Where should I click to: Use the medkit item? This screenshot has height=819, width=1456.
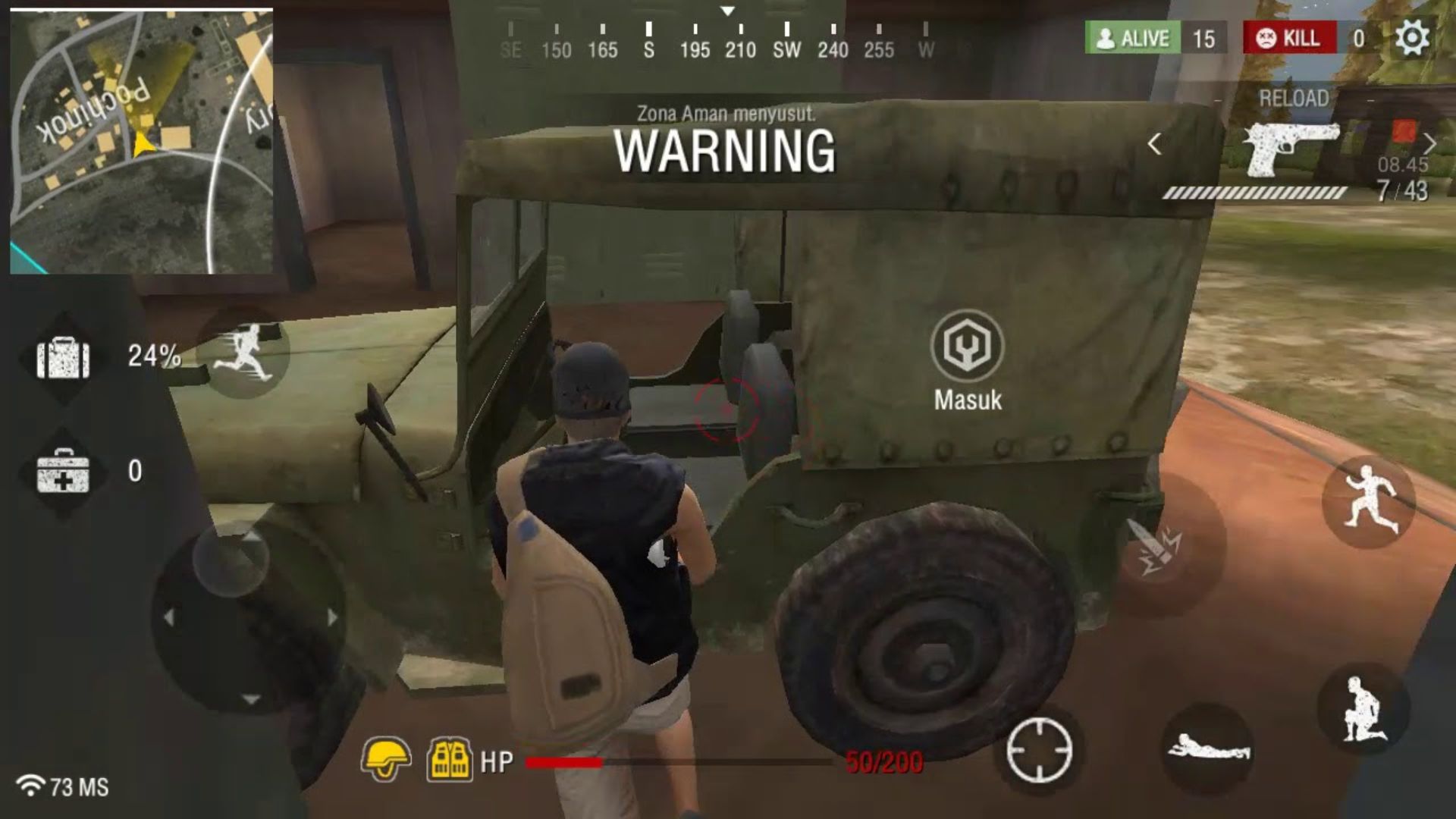point(64,472)
